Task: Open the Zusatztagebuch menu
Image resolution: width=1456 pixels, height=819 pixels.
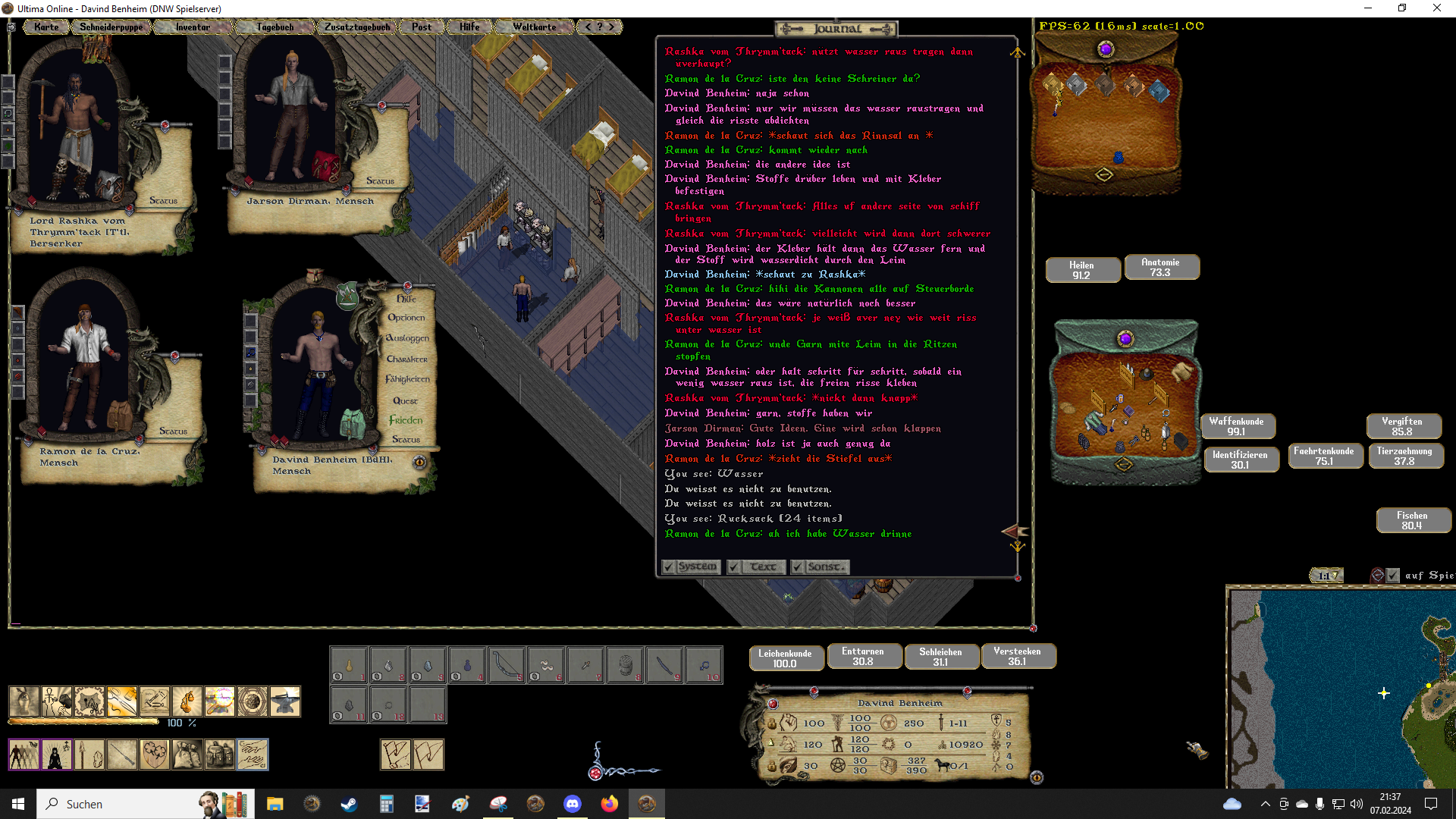Action: pos(357,27)
